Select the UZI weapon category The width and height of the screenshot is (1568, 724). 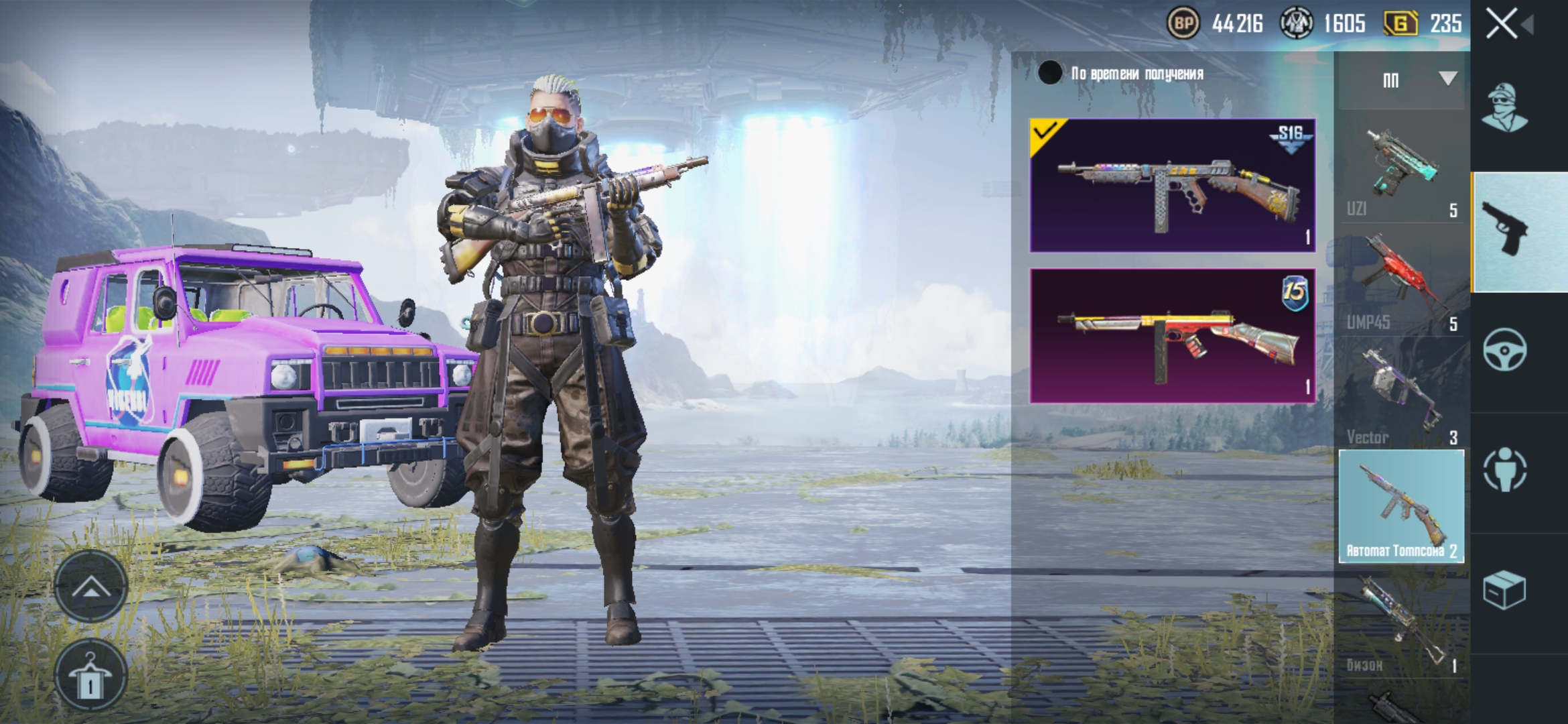coord(1401,171)
